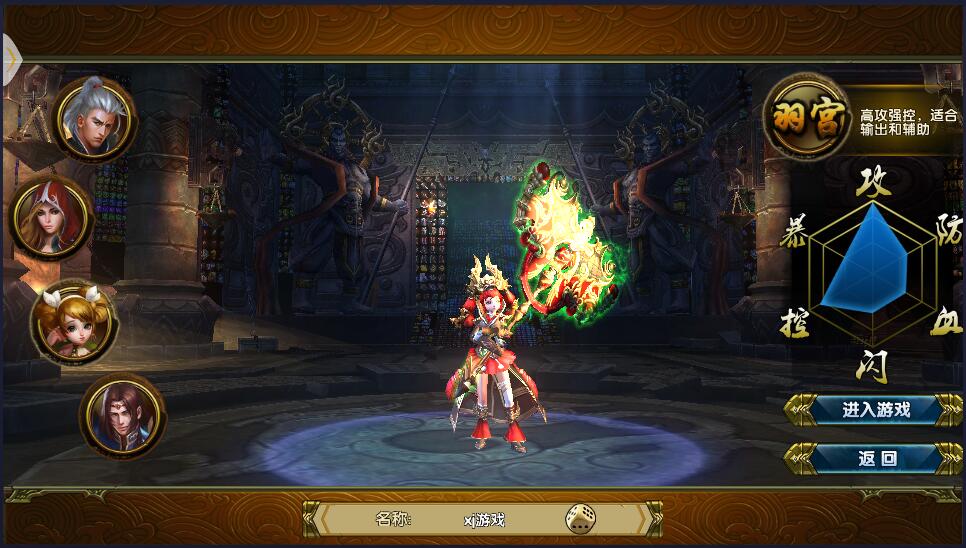Pick the blonde girl character portrait
Screen dimensions: 966x548
tap(72, 320)
